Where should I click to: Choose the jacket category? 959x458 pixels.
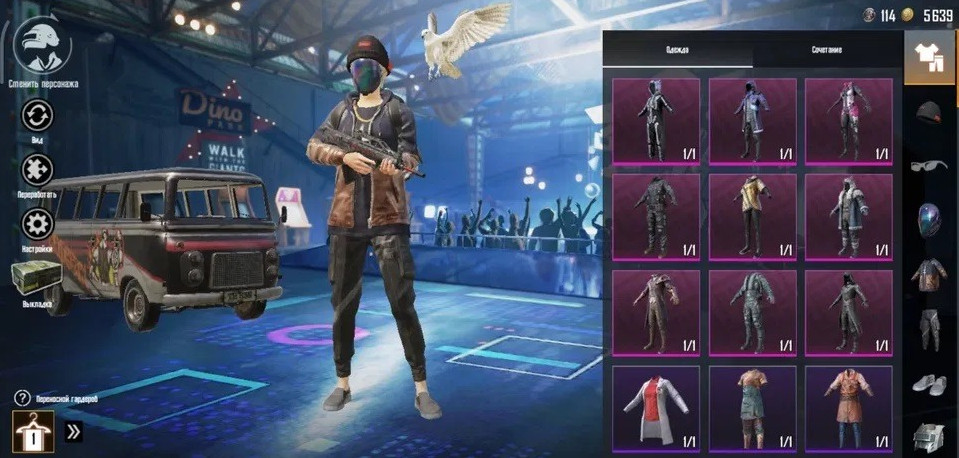(930, 274)
